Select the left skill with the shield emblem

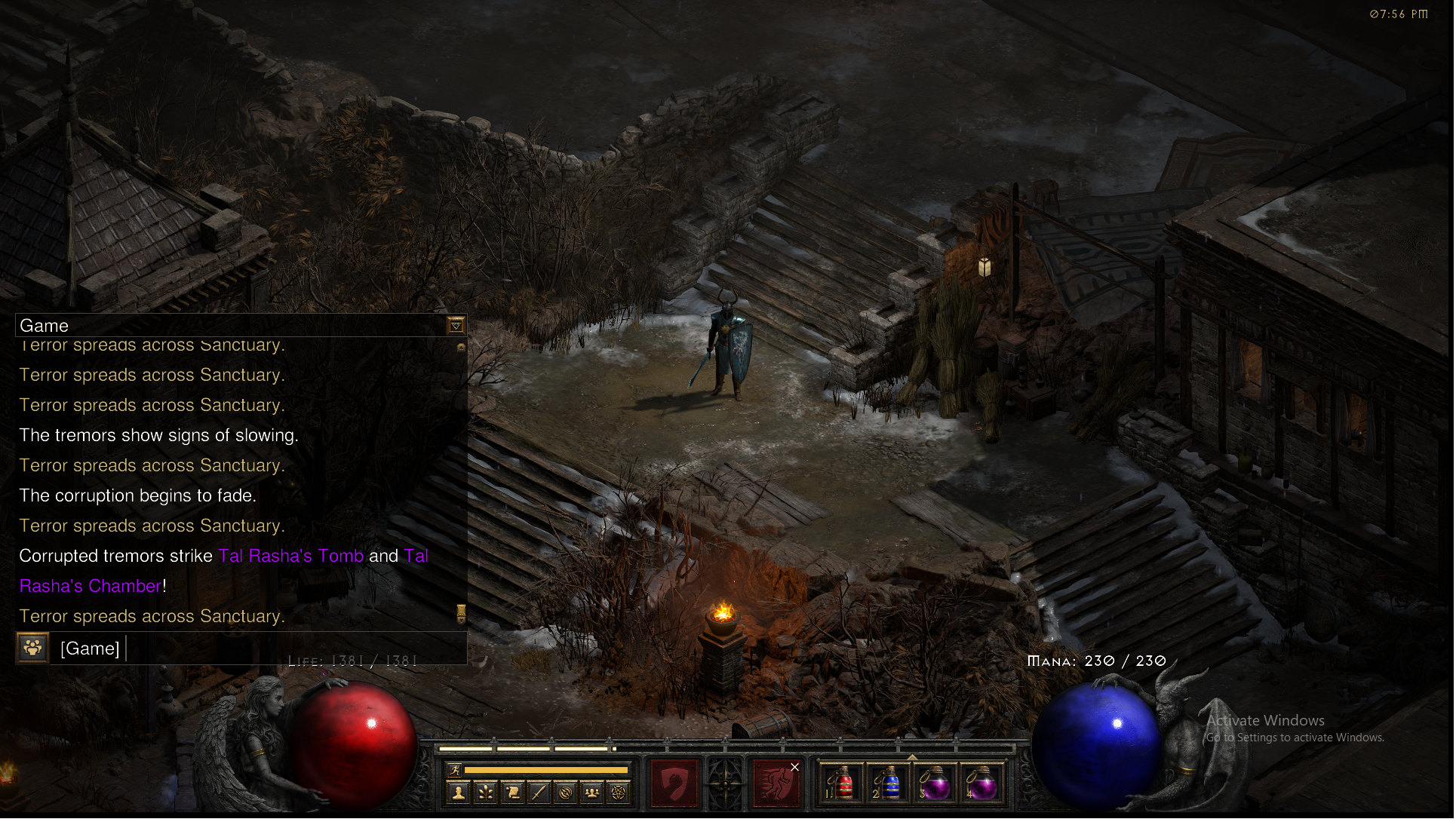(675, 784)
